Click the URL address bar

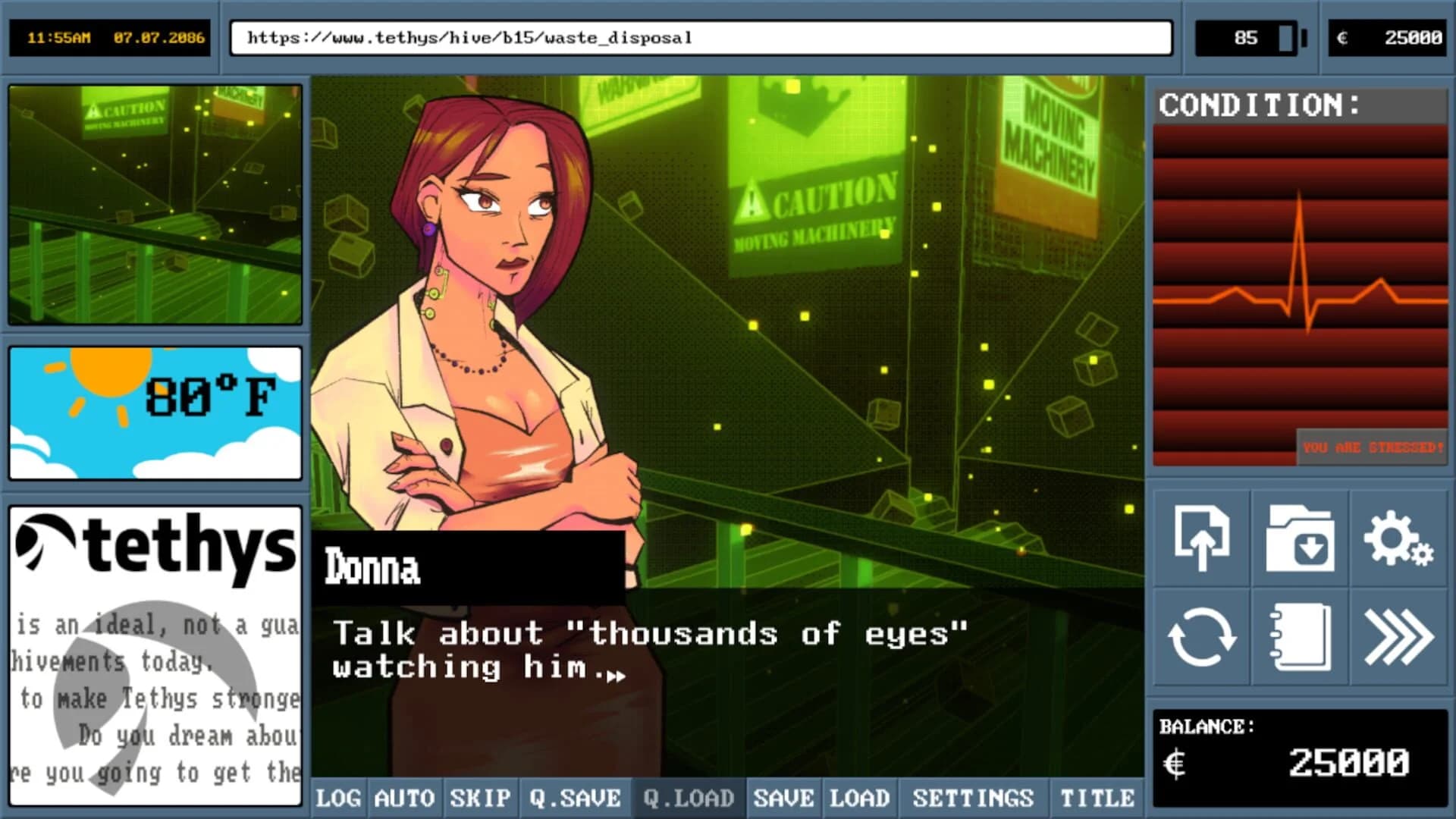pyautogui.click(x=701, y=37)
